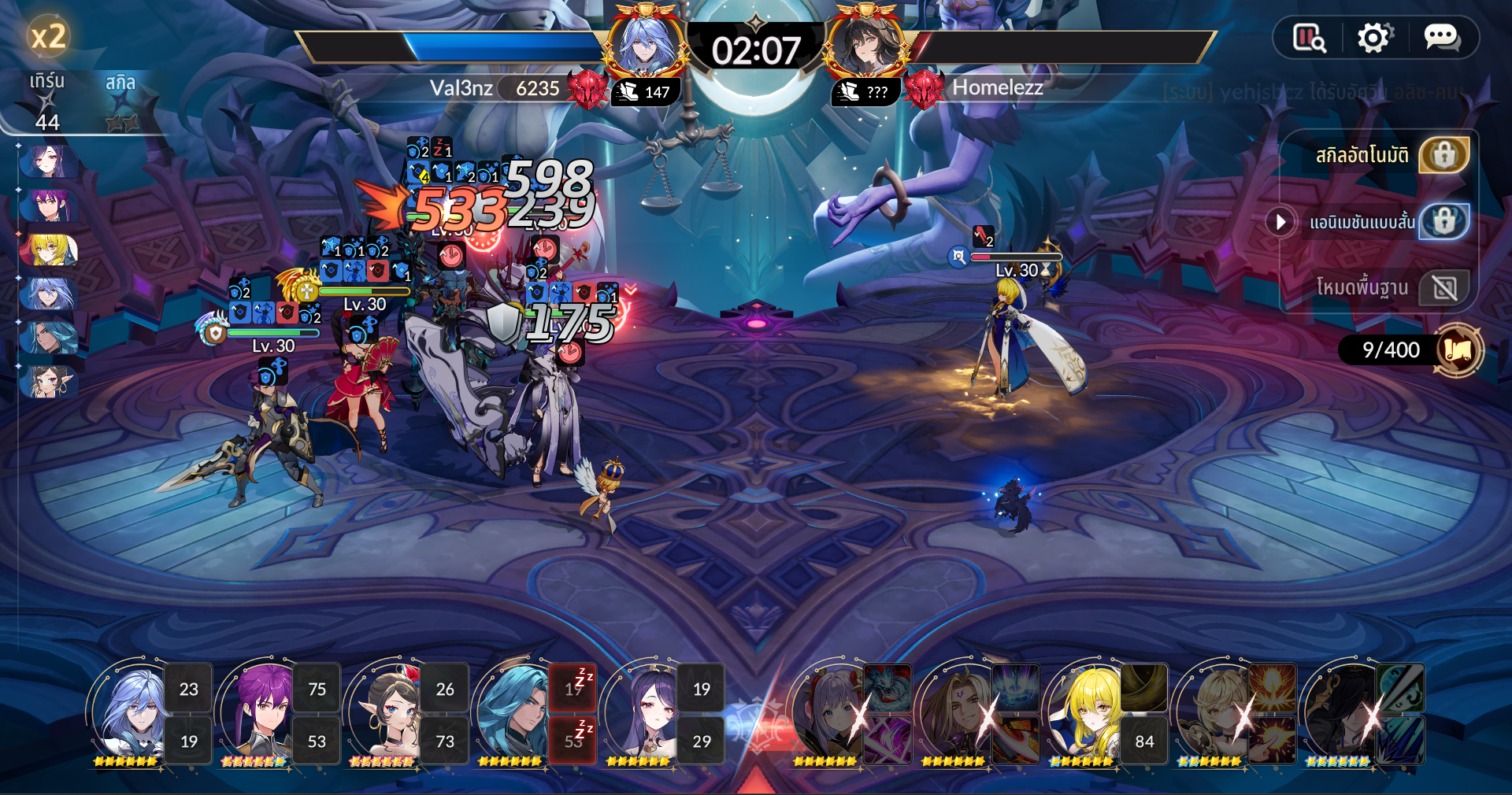The width and height of the screenshot is (1512, 795).
Task: Toggle auto skill lock button
Action: pyautogui.click(x=1443, y=155)
